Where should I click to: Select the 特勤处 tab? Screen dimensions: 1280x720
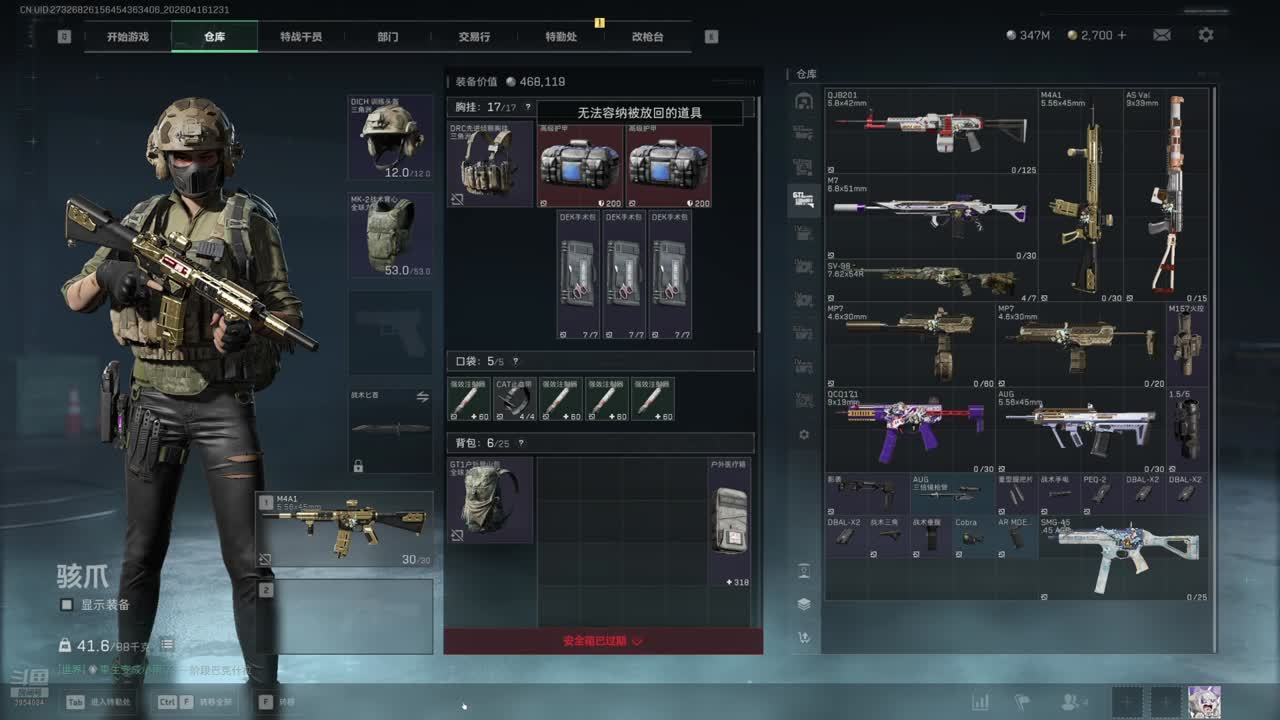[x=561, y=37]
